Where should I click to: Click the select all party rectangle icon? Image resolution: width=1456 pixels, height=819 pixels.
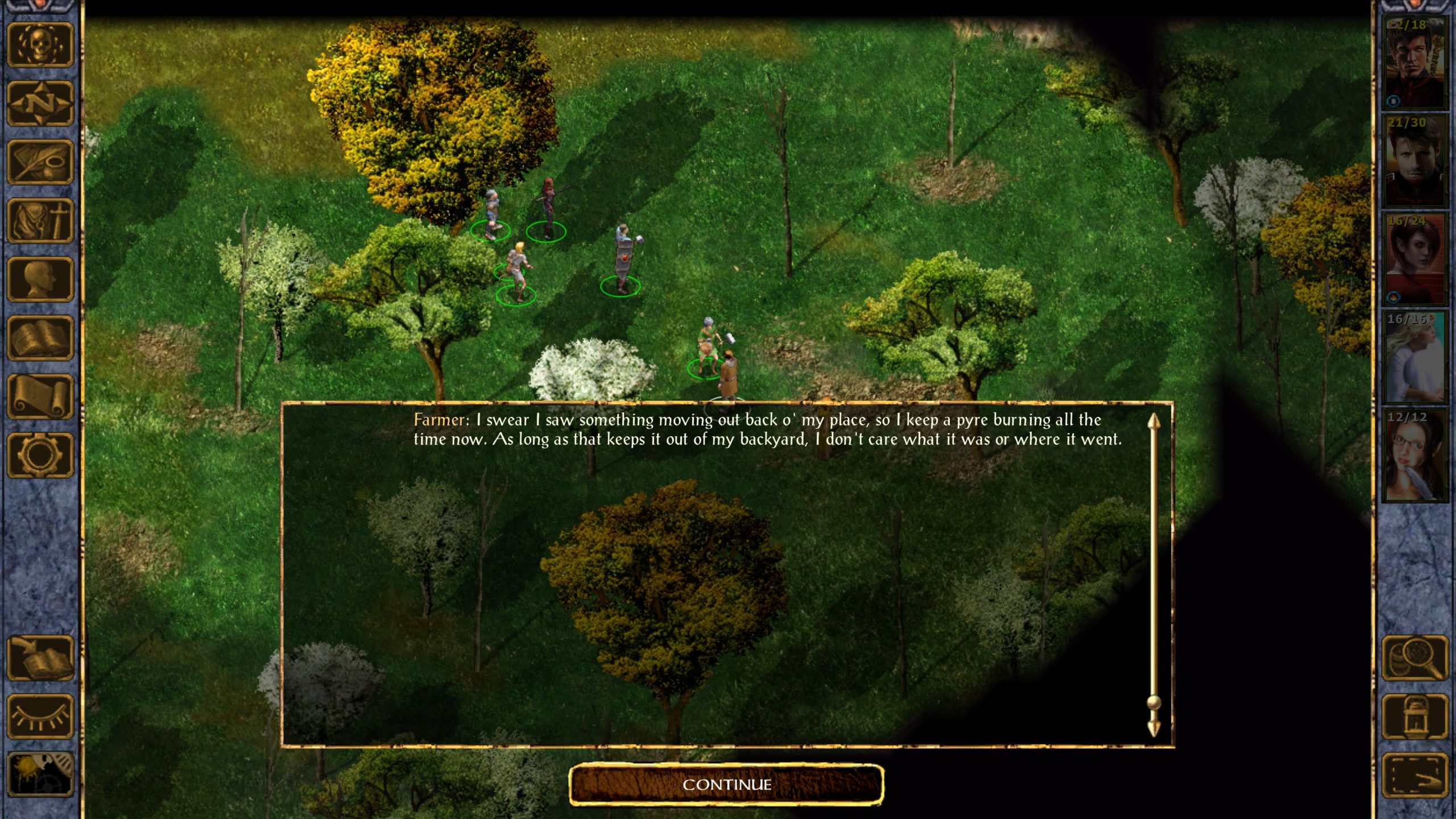point(1415,775)
